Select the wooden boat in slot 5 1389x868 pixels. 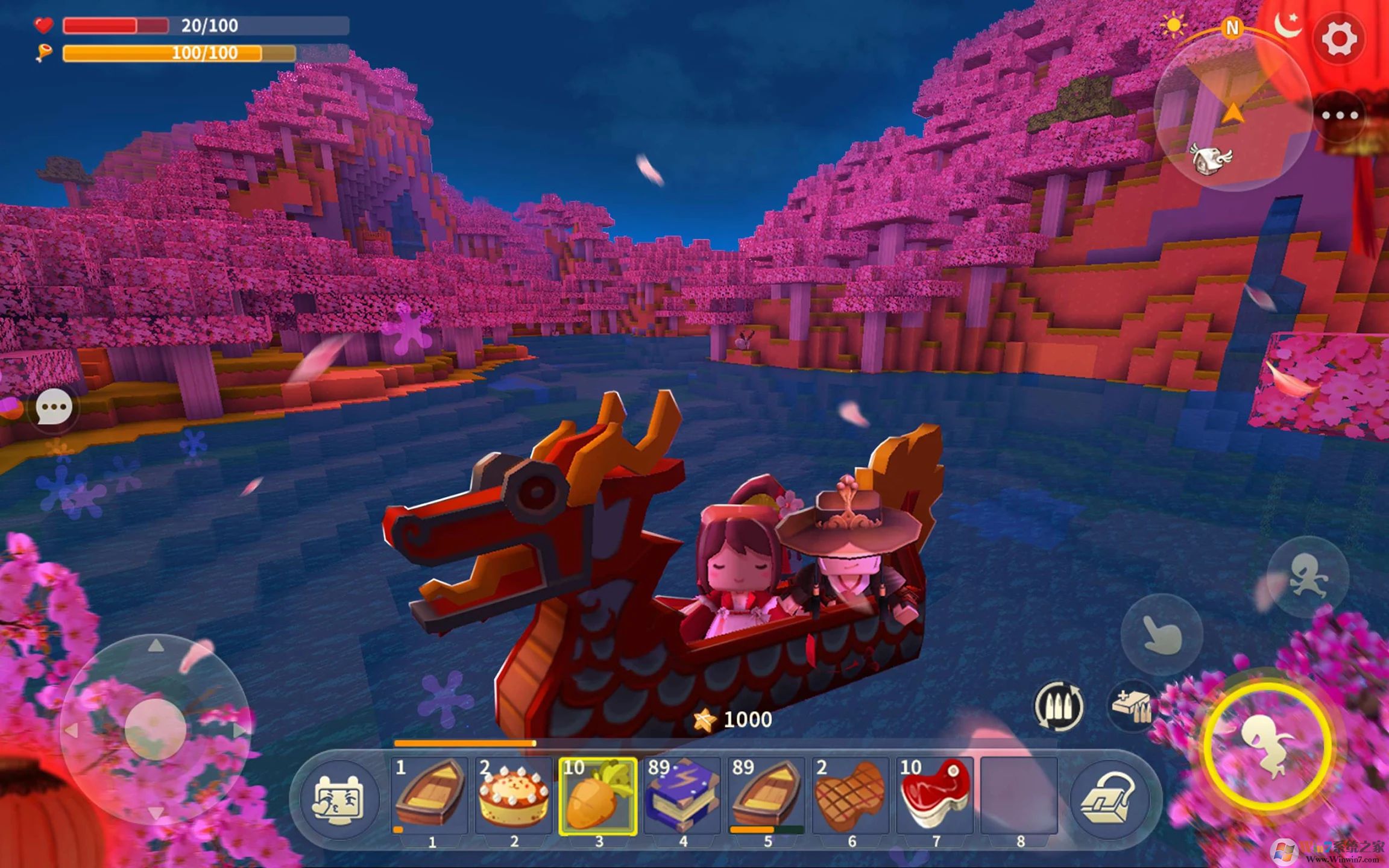pos(767,794)
